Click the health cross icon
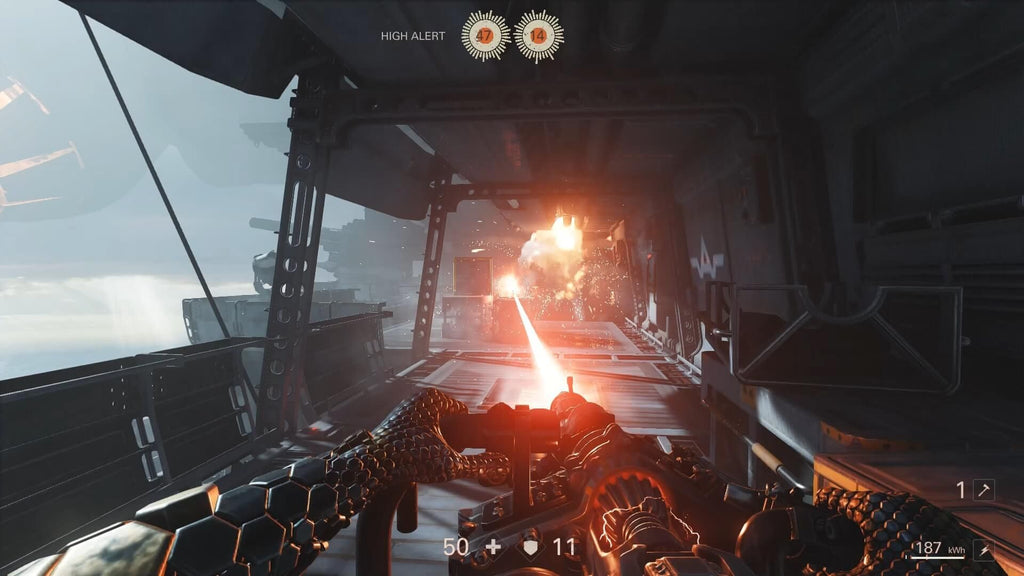 click(x=491, y=548)
